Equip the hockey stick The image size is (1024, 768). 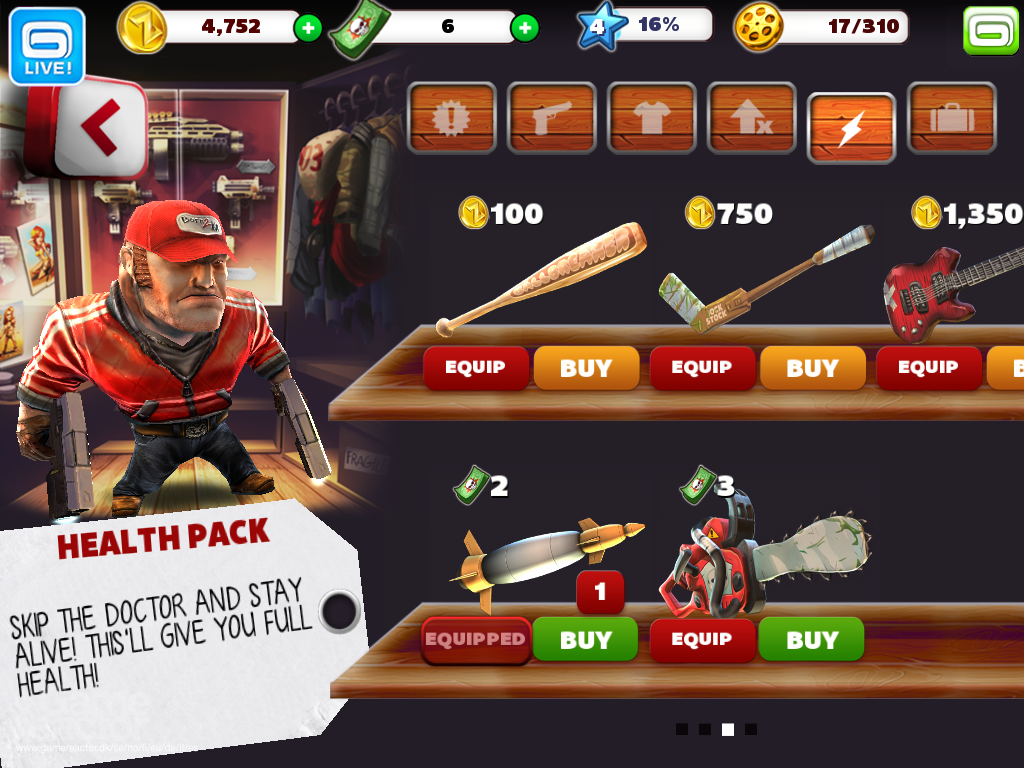tap(702, 367)
